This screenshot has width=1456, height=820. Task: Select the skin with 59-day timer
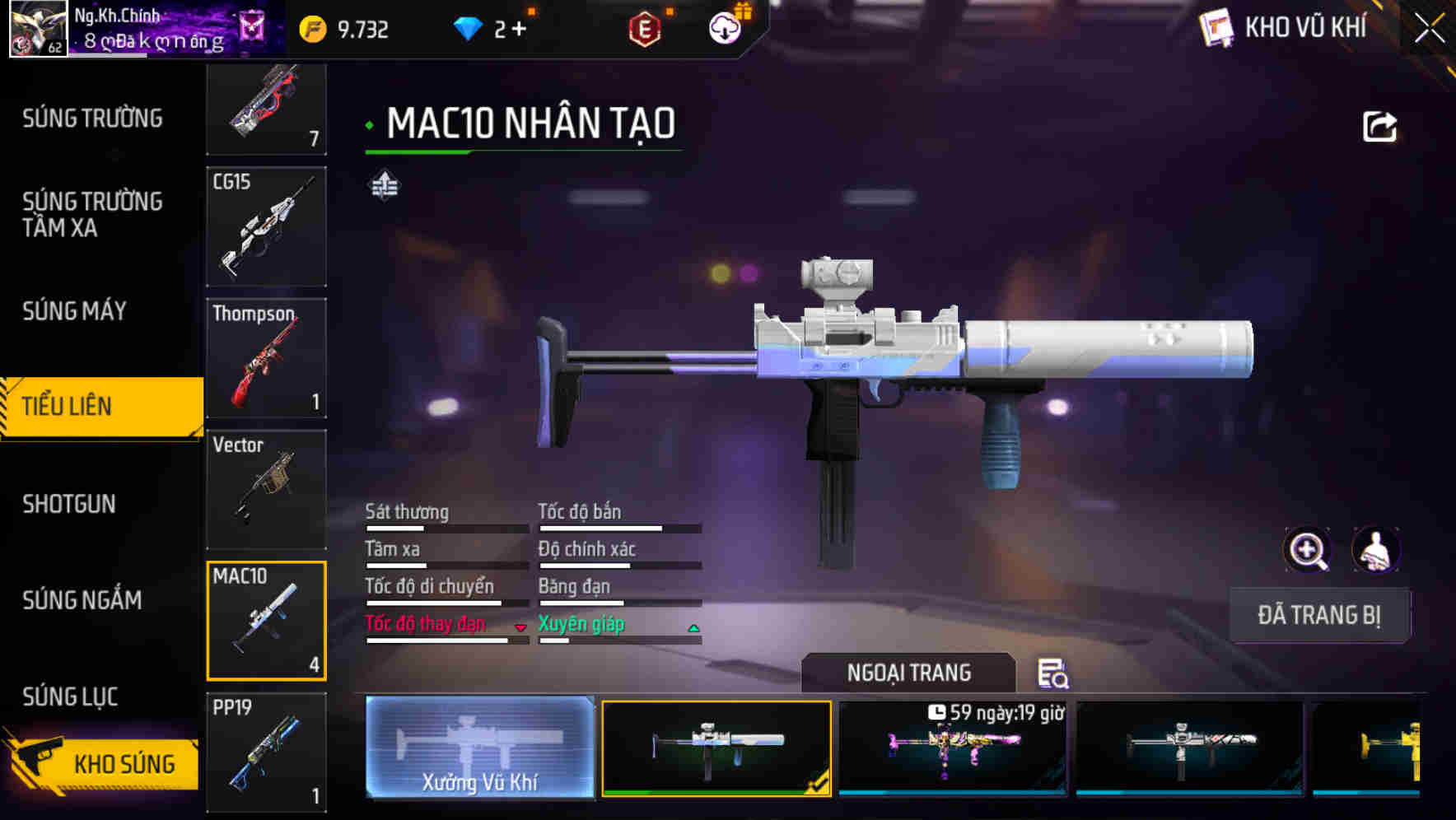coord(953,748)
